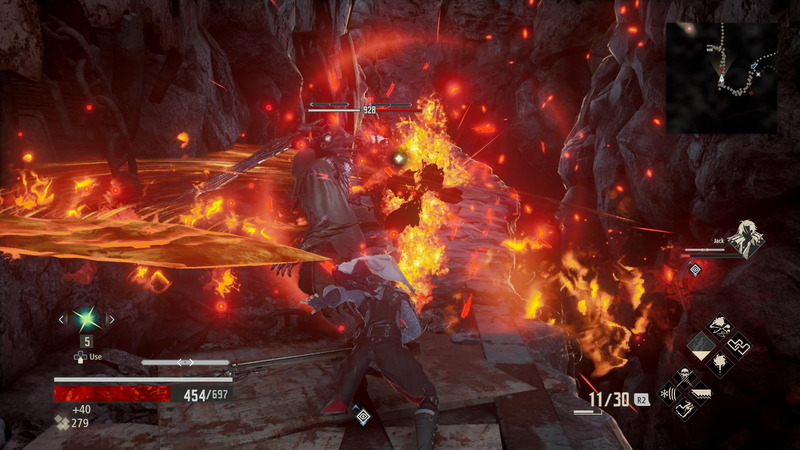Cycle item selection with the left arrow
The height and width of the screenshot is (450, 800).
point(62,320)
